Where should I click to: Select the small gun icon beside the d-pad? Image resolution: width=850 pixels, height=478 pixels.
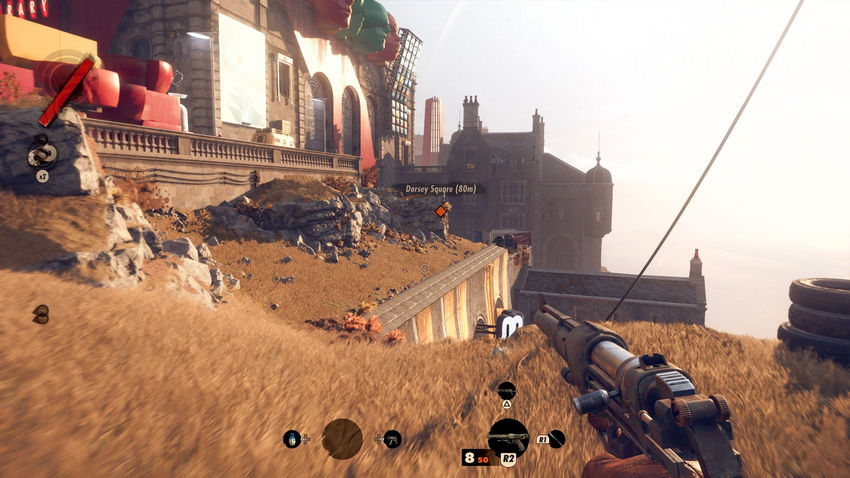(x=392, y=438)
